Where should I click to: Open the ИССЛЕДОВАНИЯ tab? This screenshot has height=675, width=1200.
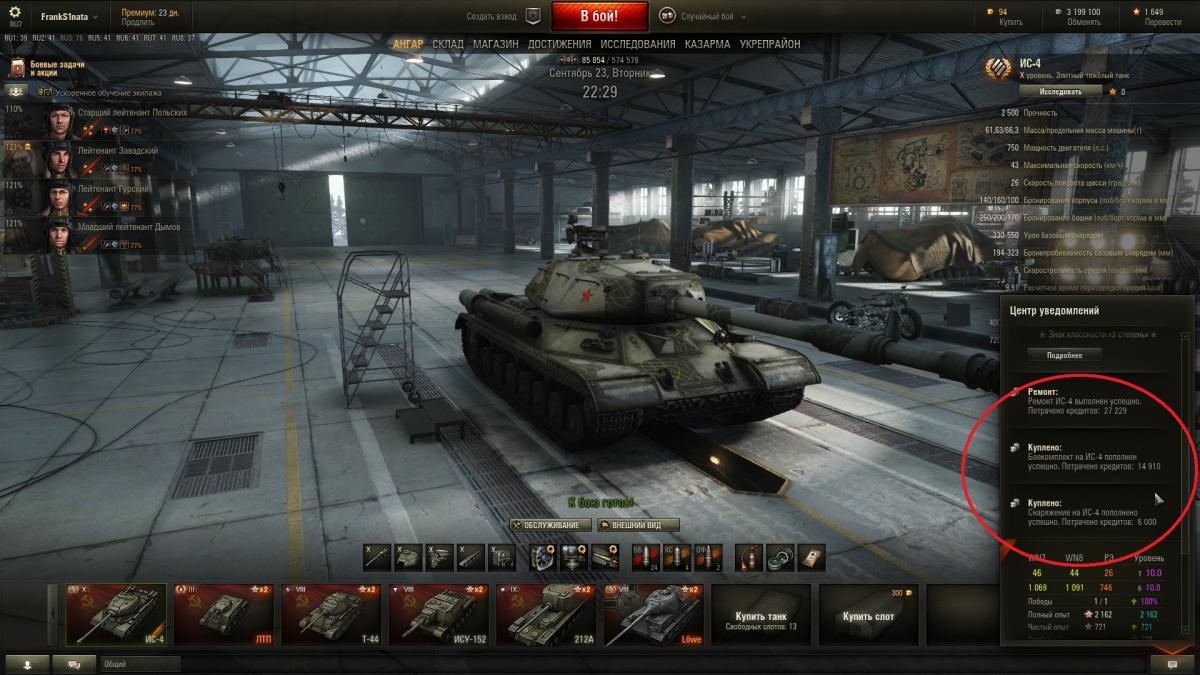638,45
